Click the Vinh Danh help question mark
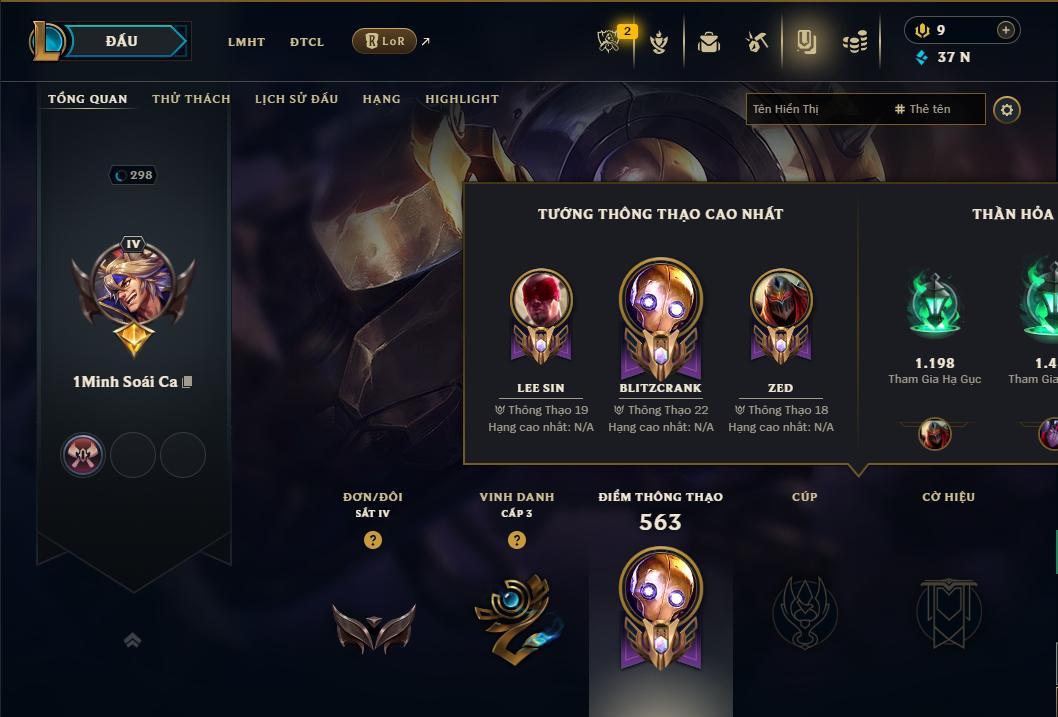Image resolution: width=1058 pixels, height=717 pixels. point(517,540)
